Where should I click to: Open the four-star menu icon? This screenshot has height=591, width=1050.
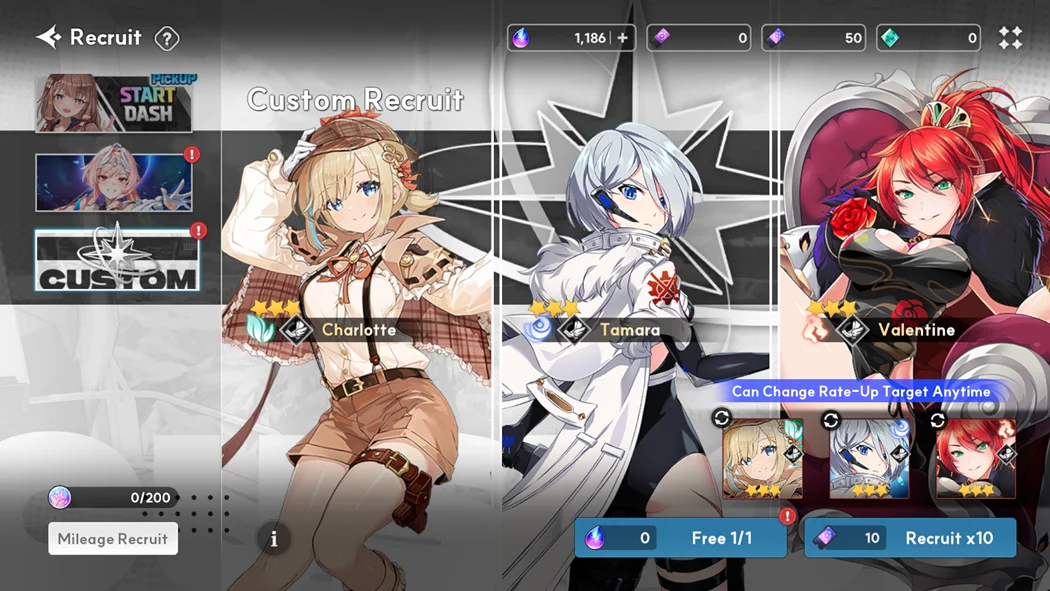(x=1010, y=38)
